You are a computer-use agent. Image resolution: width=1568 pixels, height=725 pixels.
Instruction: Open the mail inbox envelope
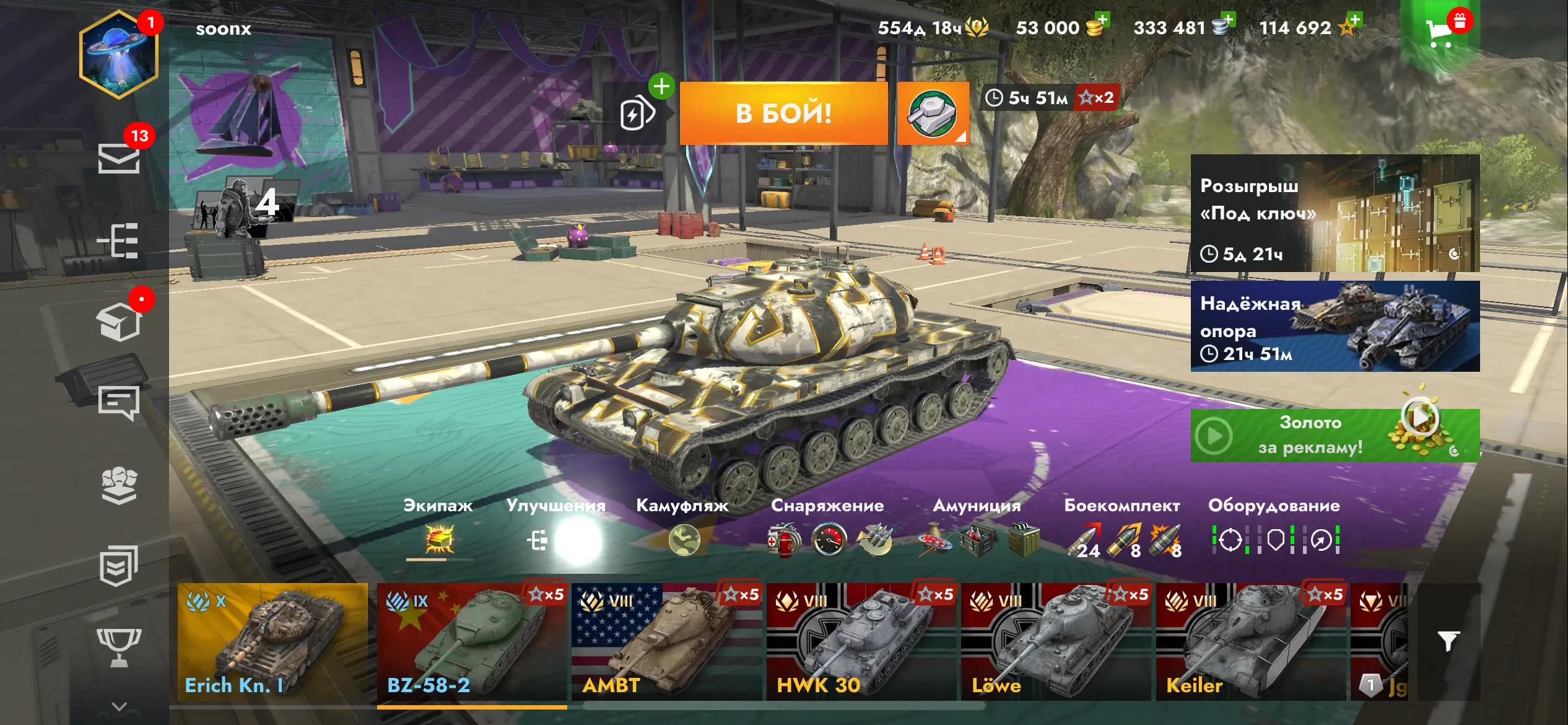119,158
